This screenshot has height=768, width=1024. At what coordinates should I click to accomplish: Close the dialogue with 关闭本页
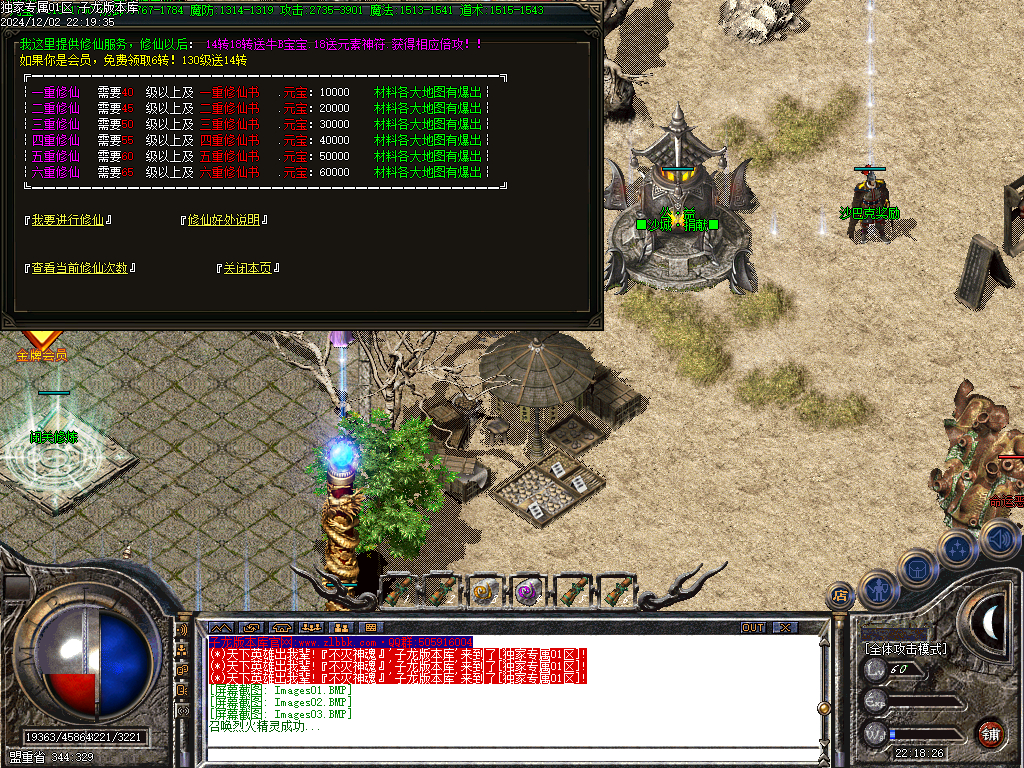tap(248, 268)
